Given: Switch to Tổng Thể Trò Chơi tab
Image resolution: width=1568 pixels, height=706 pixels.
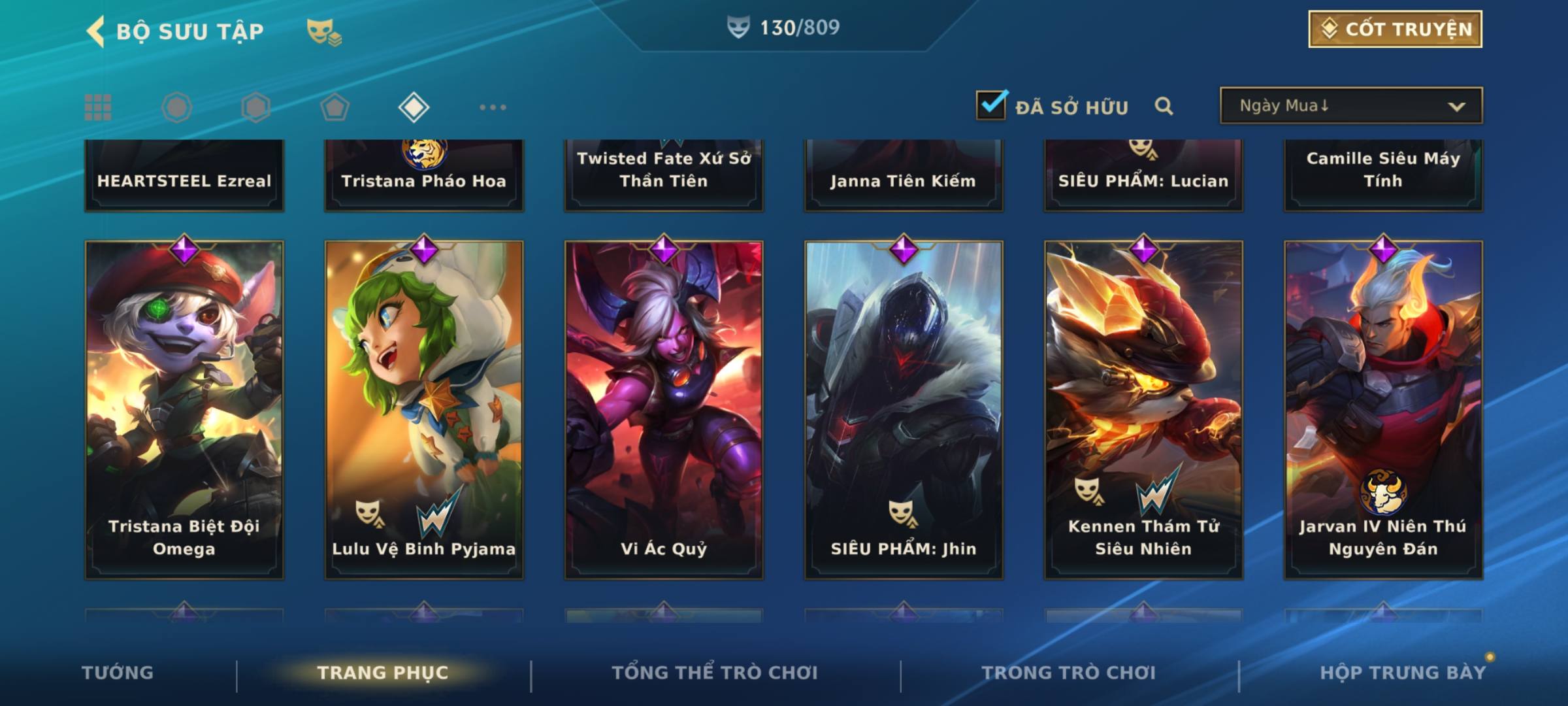Looking at the screenshot, I should tap(715, 673).
